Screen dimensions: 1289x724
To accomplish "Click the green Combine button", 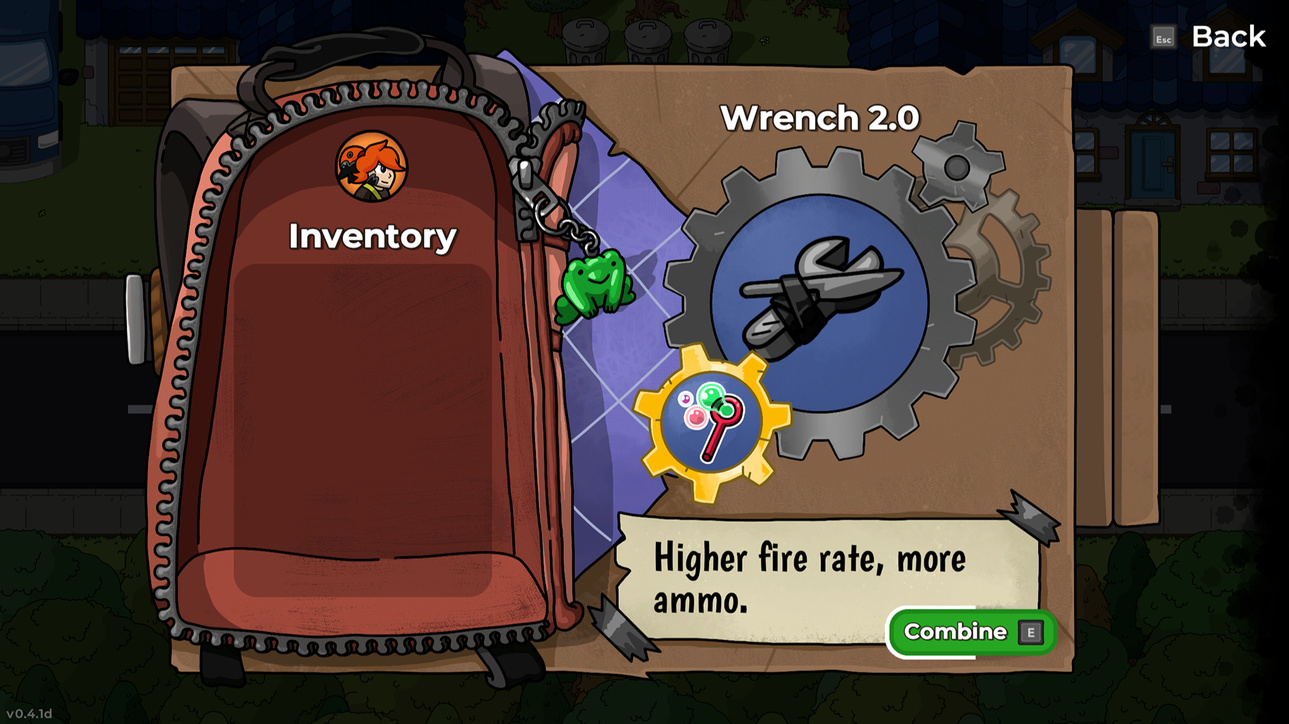I will point(970,632).
